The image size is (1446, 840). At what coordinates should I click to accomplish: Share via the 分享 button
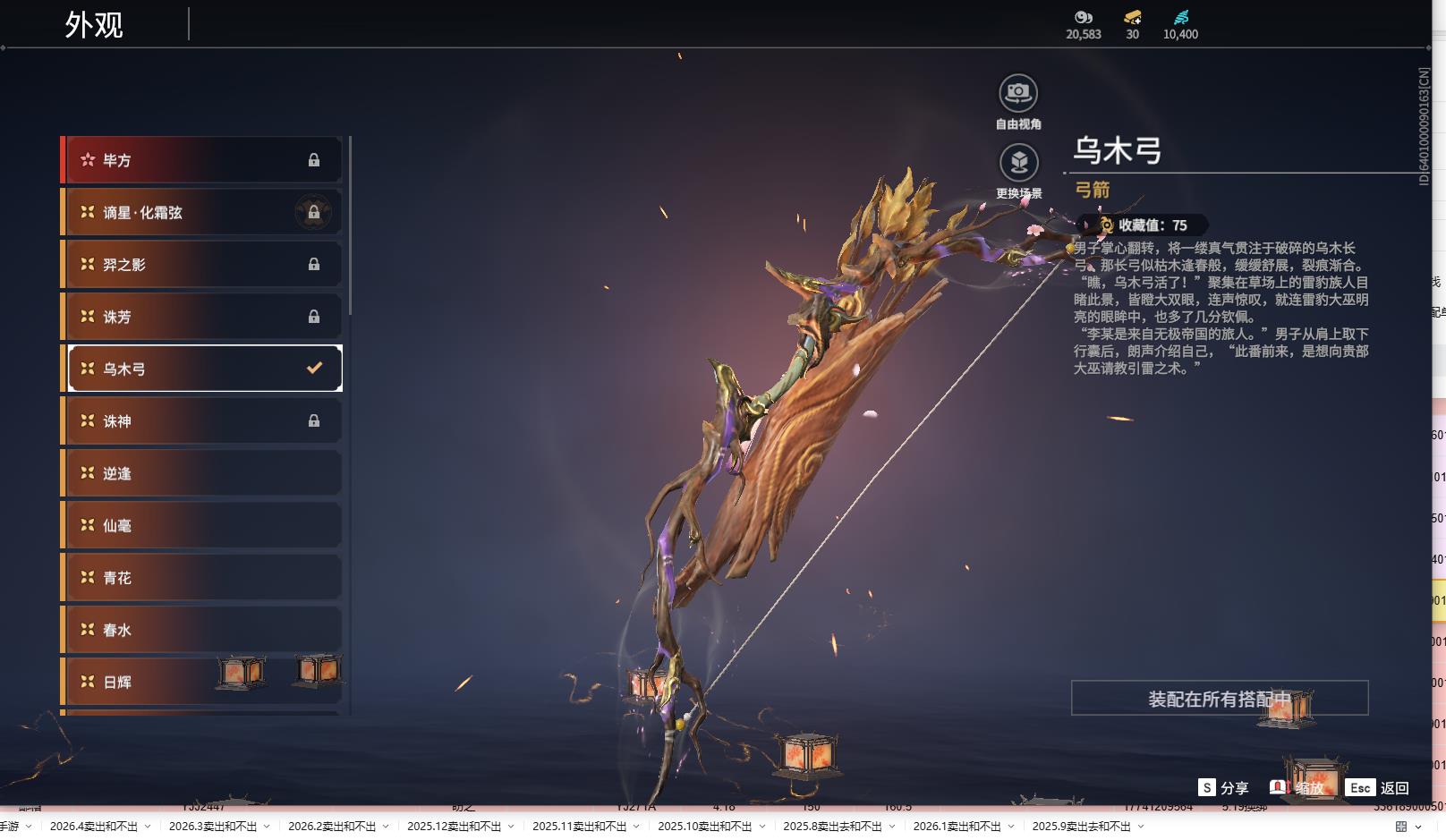(x=1223, y=788)
